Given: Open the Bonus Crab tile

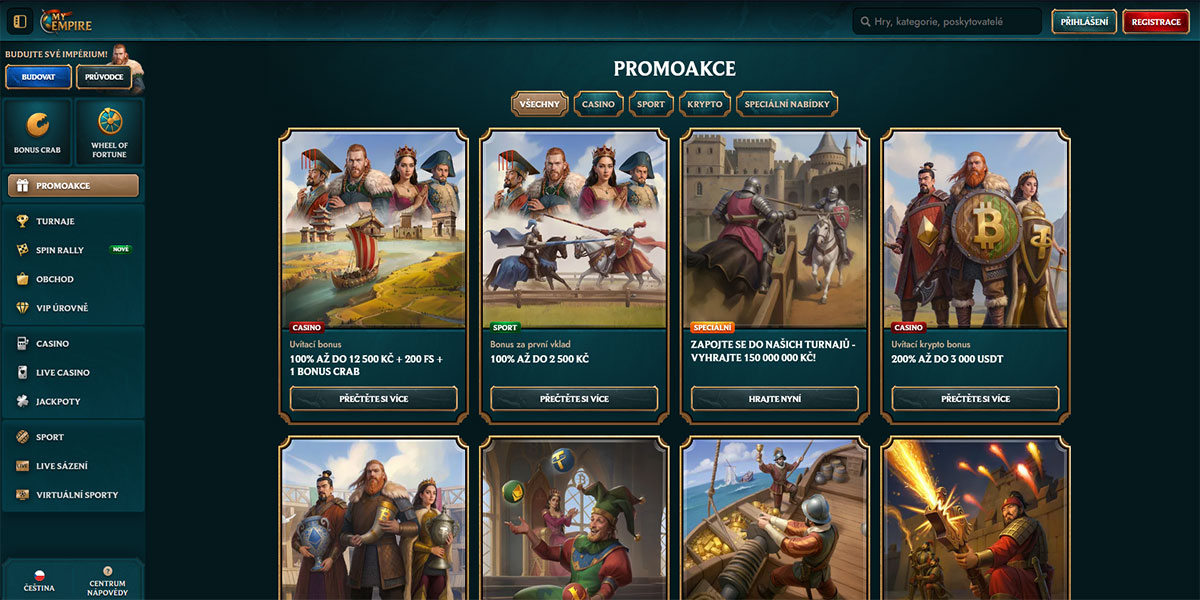Looking at the screenshot, I should [37, 131].
